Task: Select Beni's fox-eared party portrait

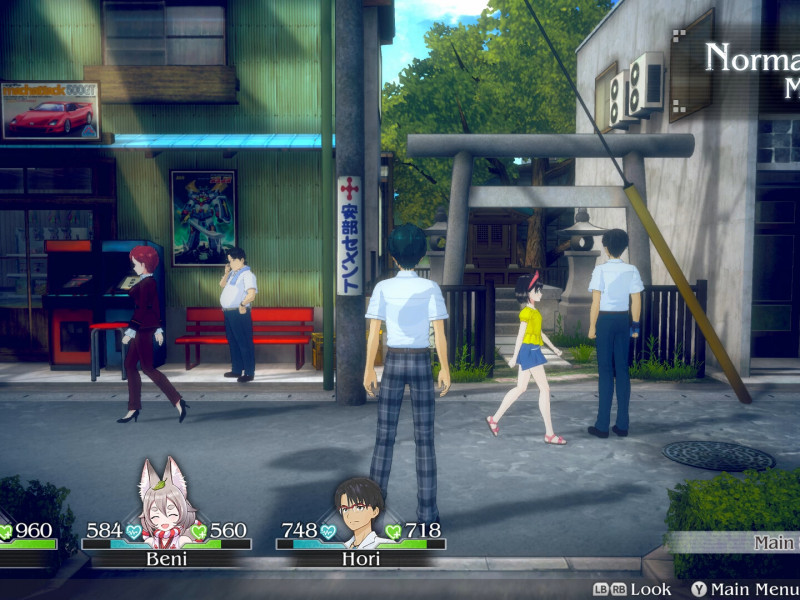Action: pyautogui.click(x=167, y=503)
